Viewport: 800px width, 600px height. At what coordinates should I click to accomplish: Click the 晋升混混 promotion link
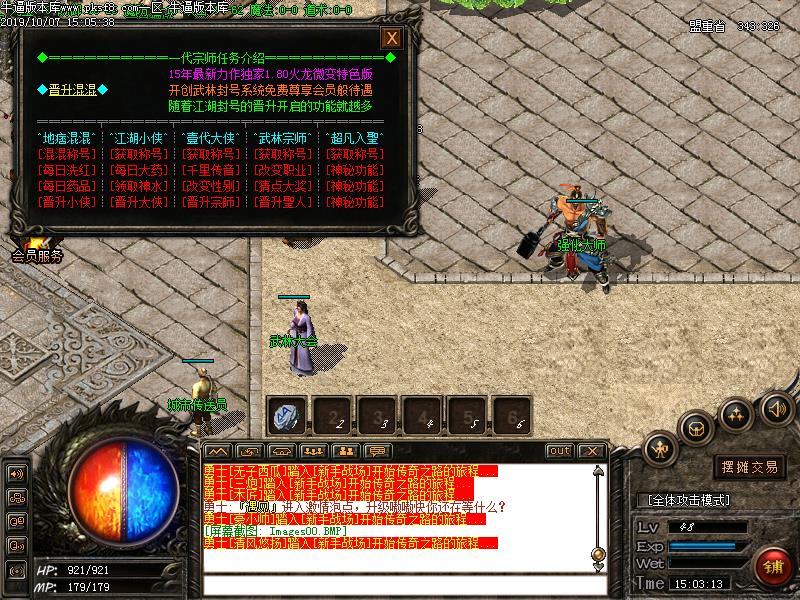[x=72, y=90]
